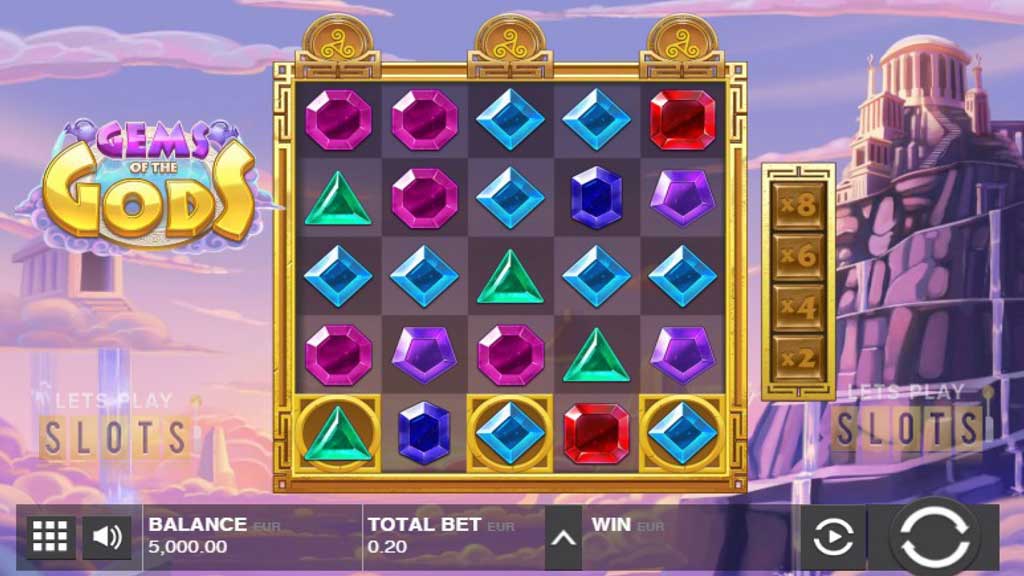Expand the total bet selector arrow
Screen dimensions: 1024x576
563,538
